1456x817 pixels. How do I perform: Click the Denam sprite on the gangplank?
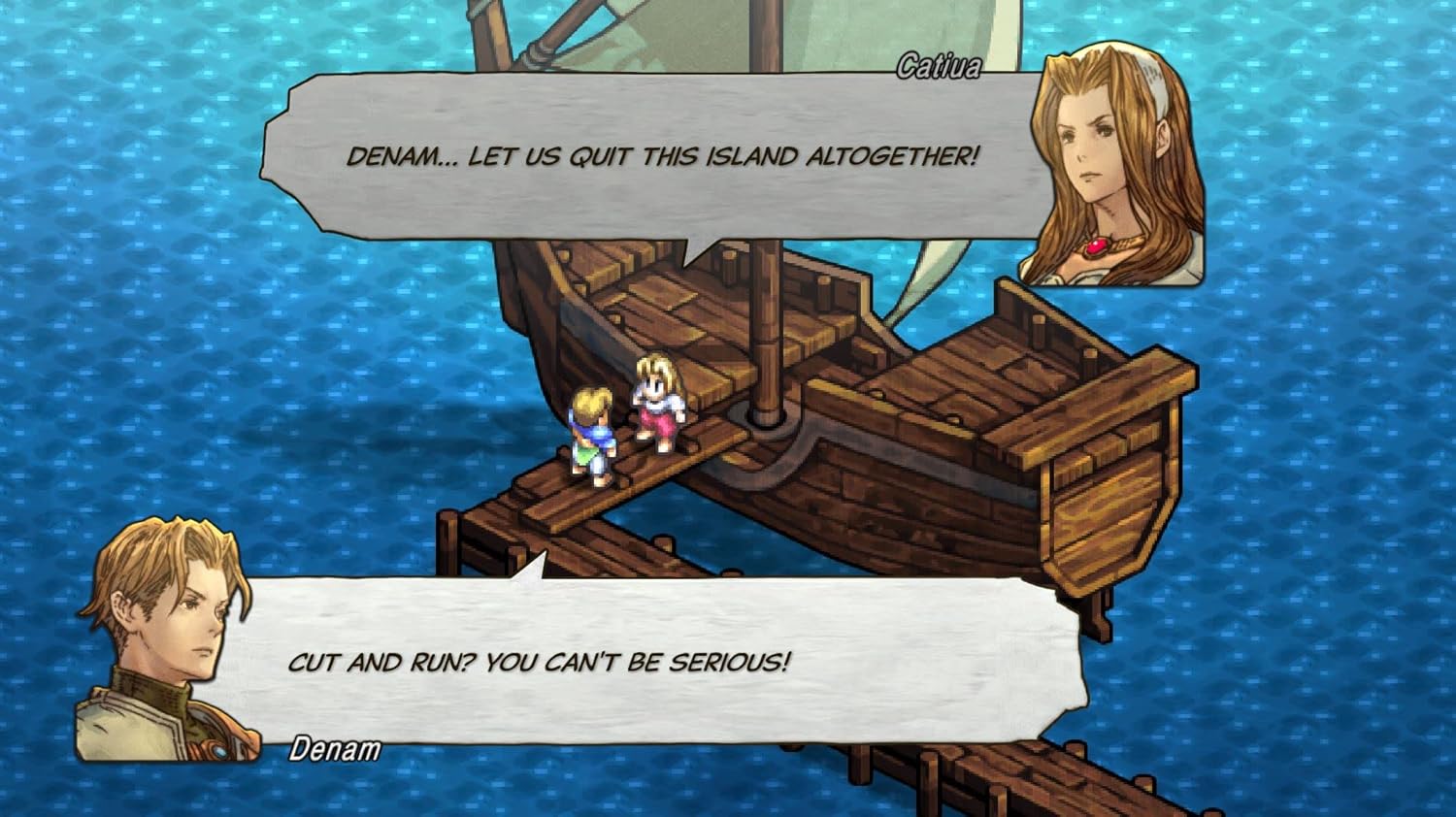592,437
